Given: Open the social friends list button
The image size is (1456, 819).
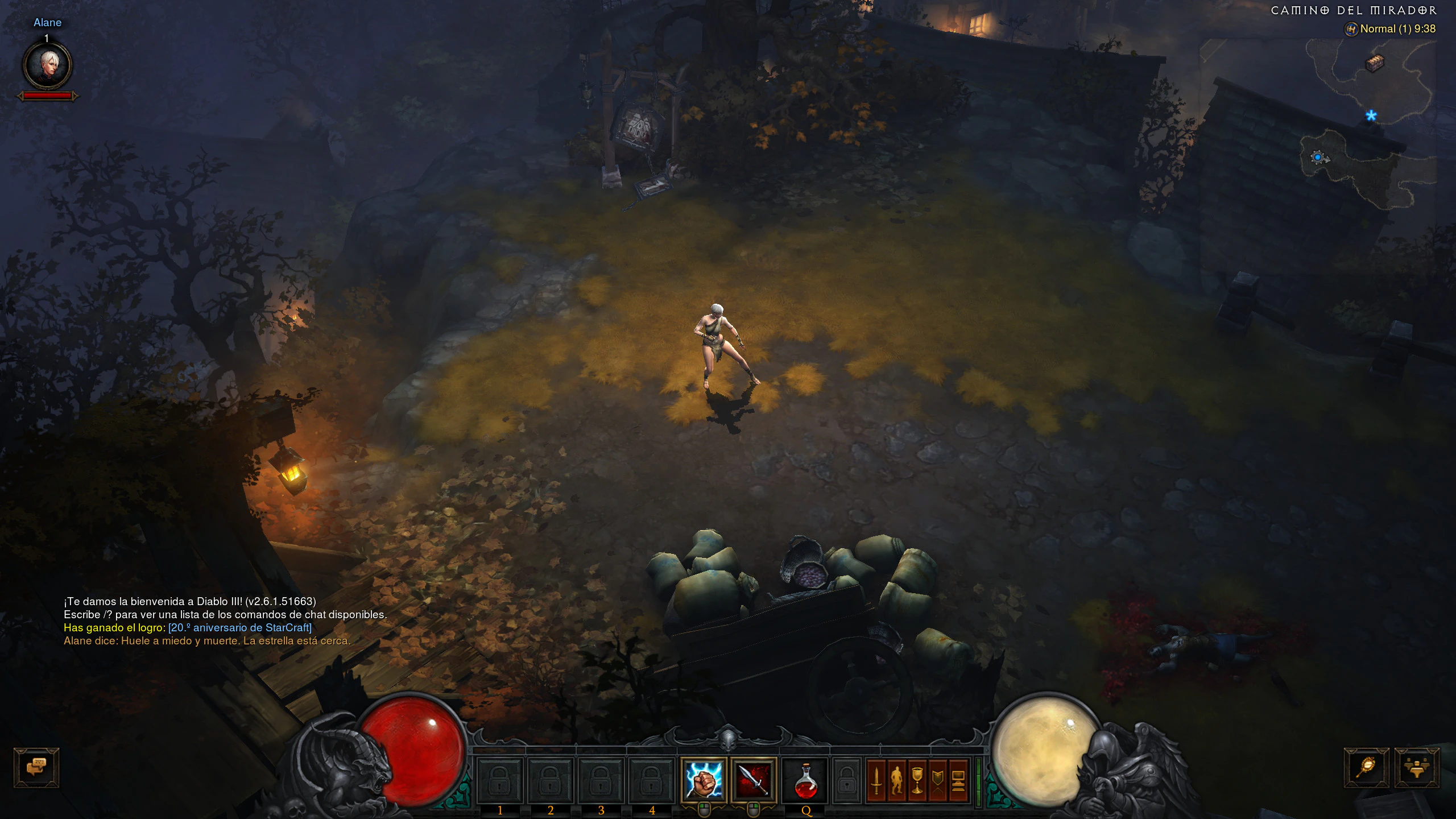Looking at the screenshot, I should [1416, 767].
